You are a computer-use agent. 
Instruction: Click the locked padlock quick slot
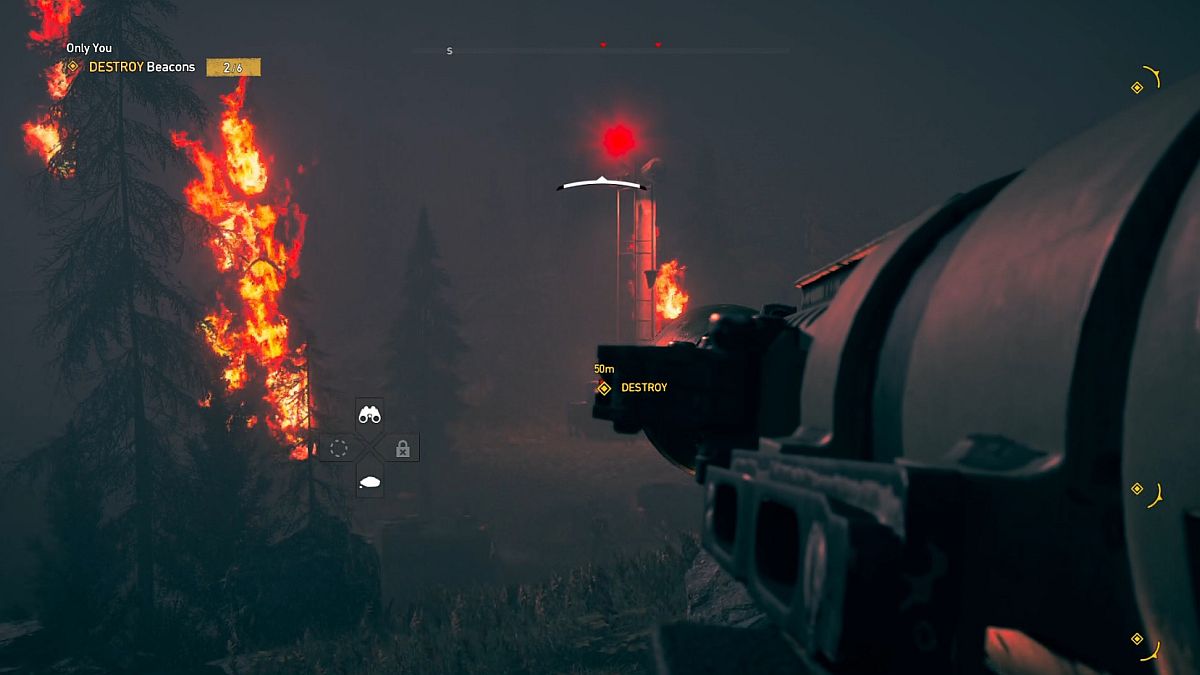tap(403, 448)
